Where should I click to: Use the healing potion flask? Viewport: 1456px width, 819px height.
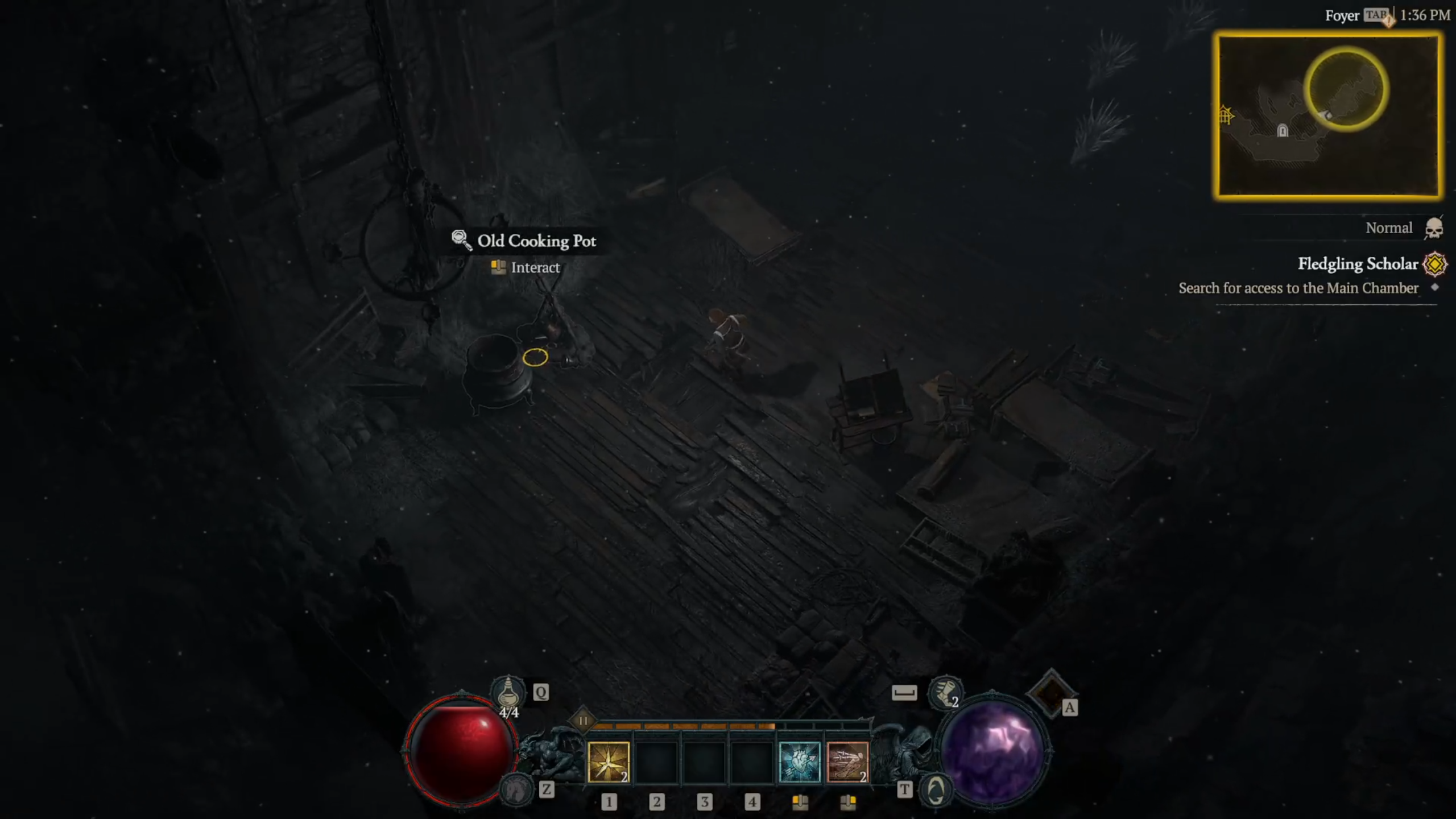508,693
